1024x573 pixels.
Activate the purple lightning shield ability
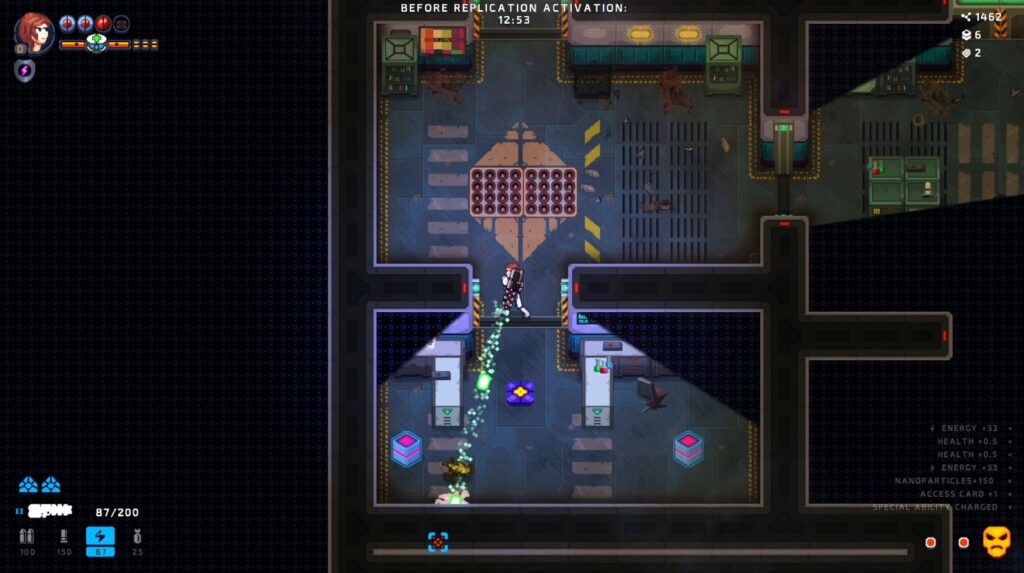coord(25,71)
